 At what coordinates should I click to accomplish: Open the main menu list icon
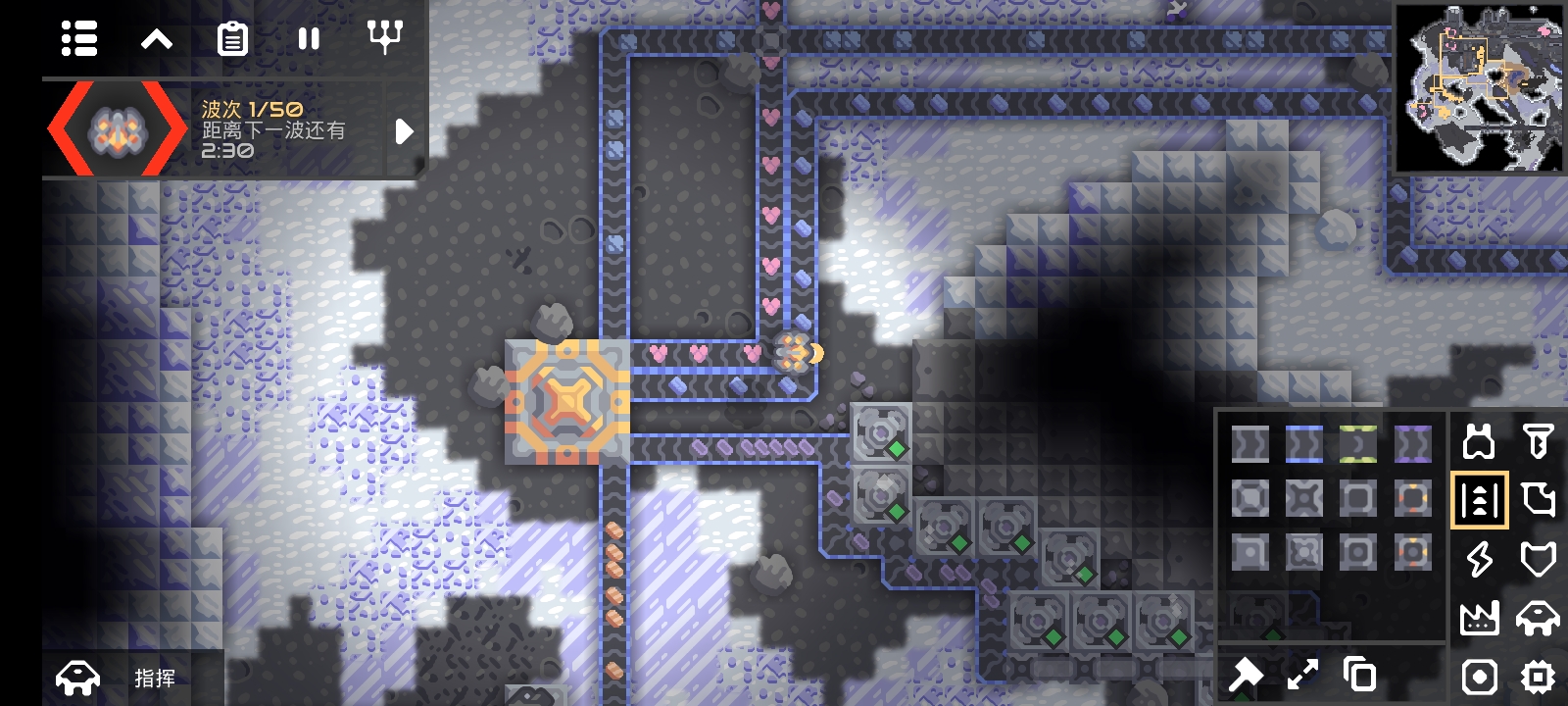[79, 39]
